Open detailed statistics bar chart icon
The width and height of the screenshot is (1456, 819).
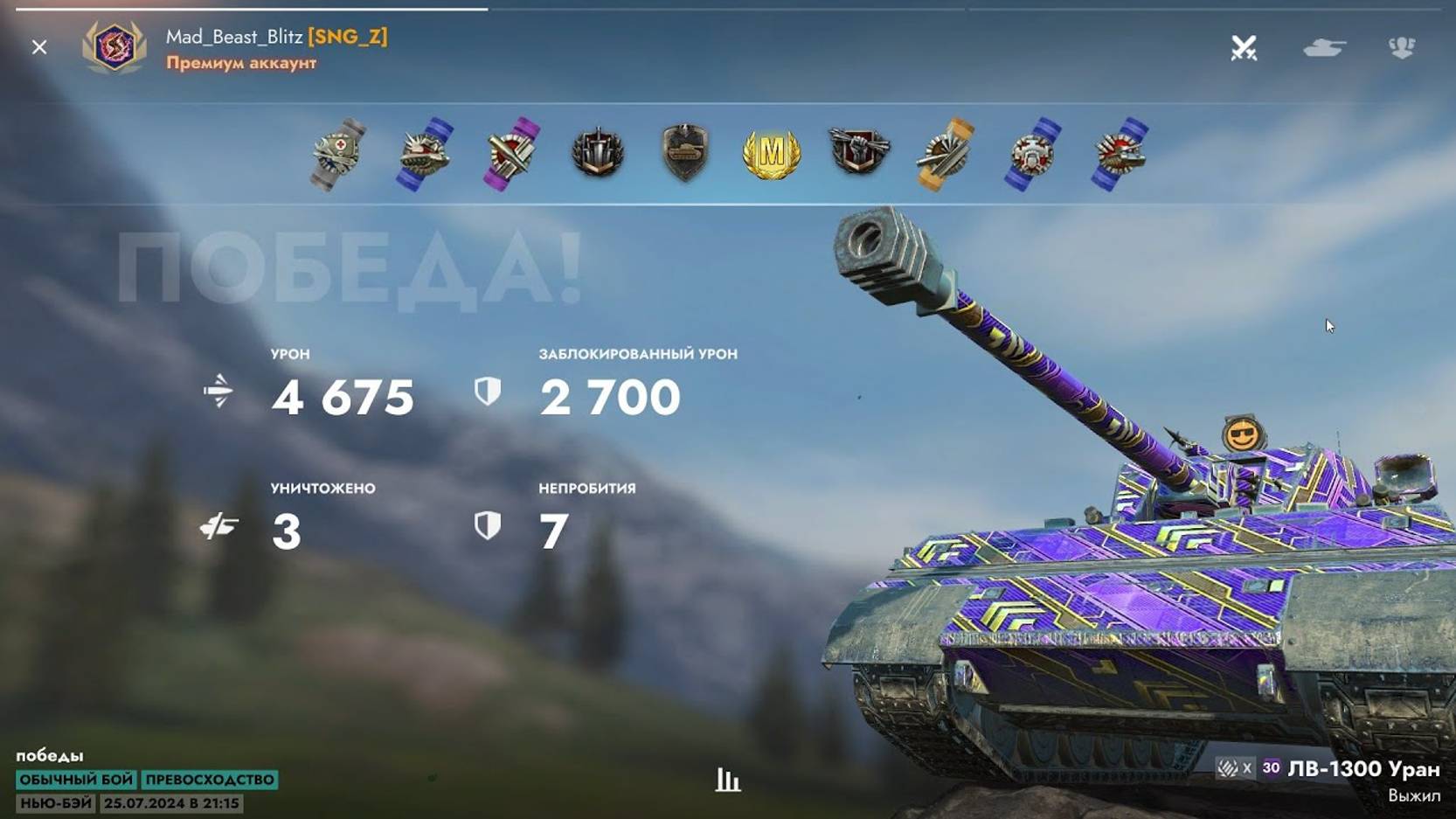pos(727,780)
